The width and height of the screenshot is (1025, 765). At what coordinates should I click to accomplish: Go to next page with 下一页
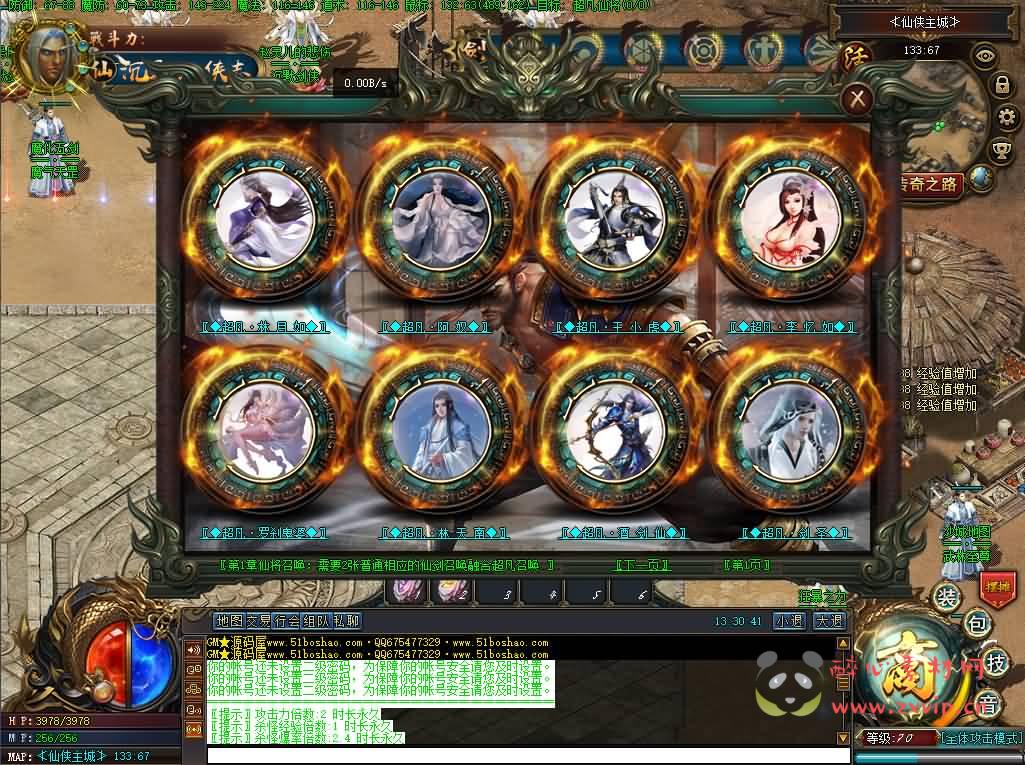pos(642,565)
